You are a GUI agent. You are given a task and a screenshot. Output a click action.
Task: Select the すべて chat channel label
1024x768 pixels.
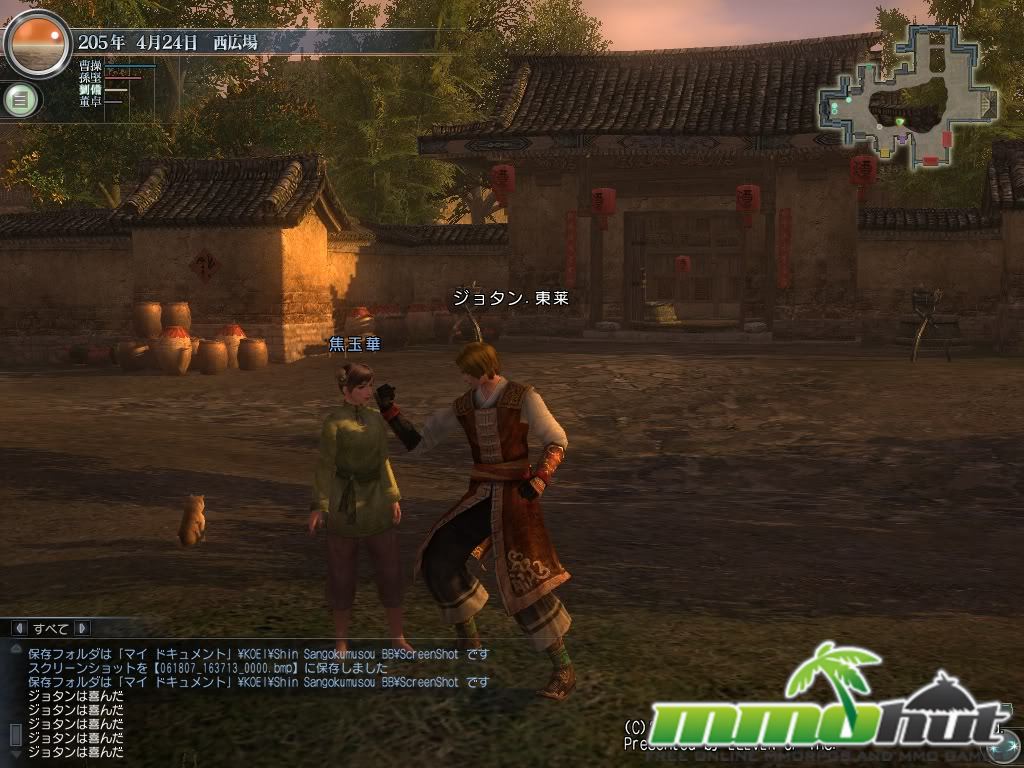50,628
